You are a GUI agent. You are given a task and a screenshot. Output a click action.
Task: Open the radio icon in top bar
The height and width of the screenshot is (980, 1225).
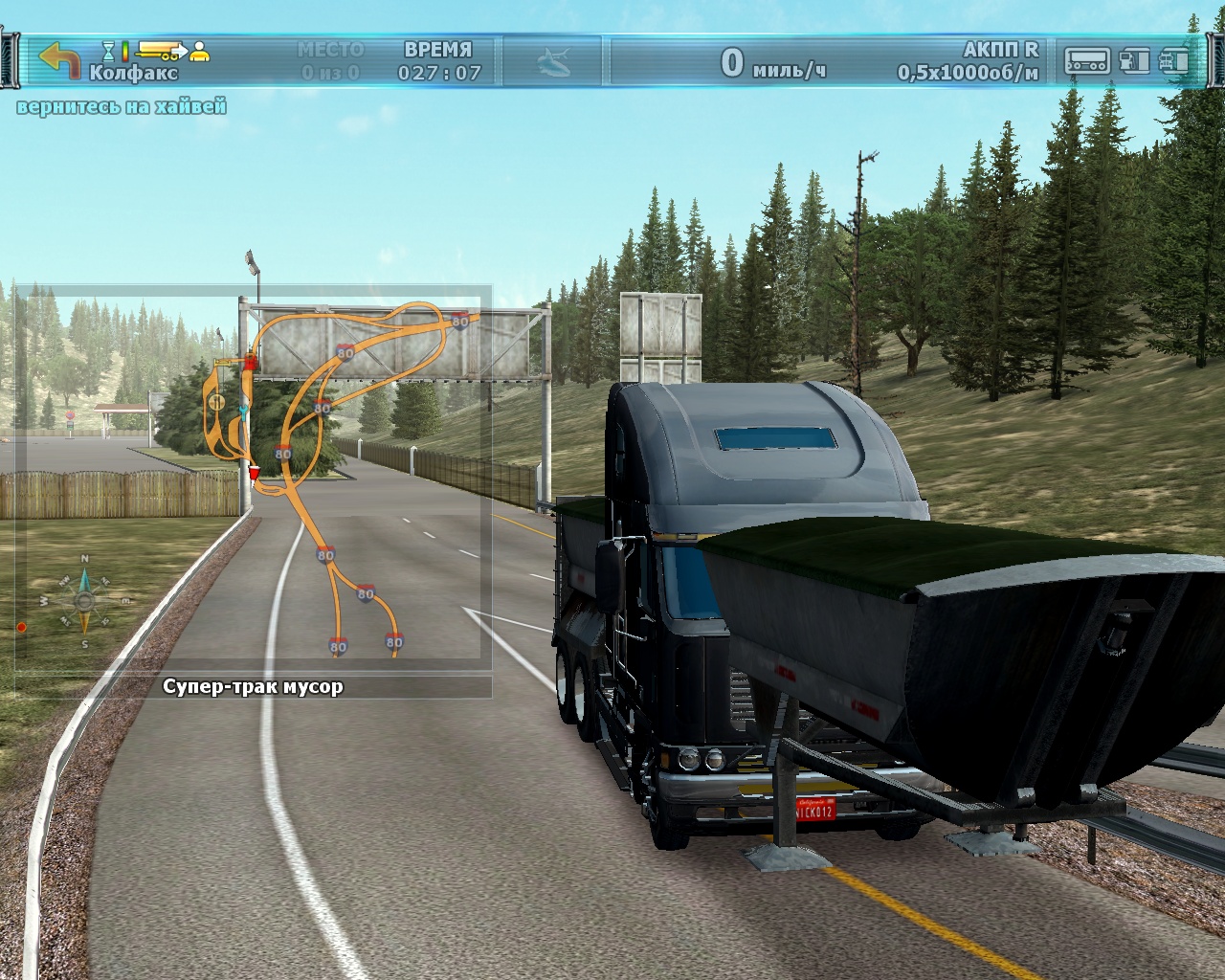pos(1087,61)
